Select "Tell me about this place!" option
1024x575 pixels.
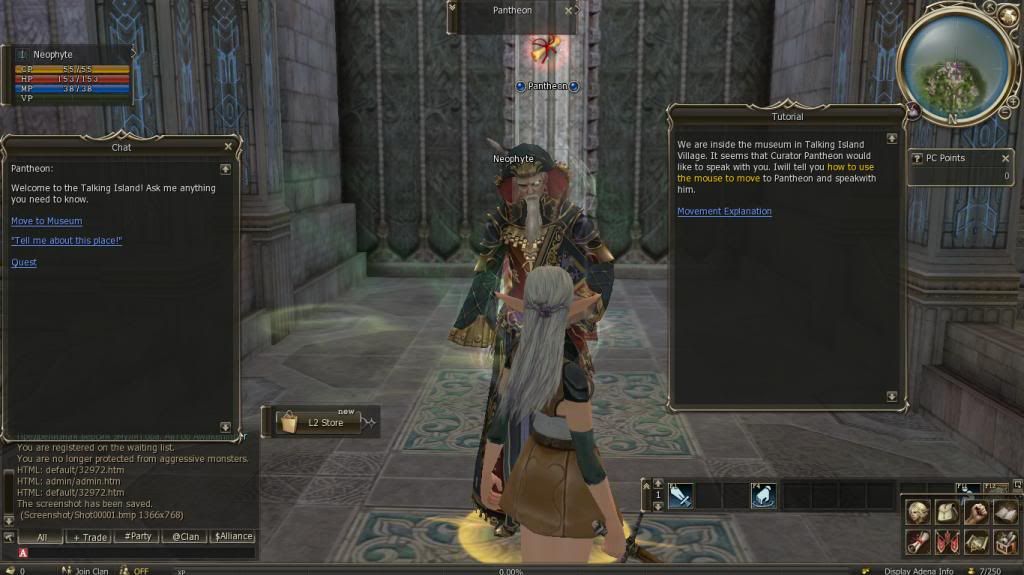click(x=66, y=241)
